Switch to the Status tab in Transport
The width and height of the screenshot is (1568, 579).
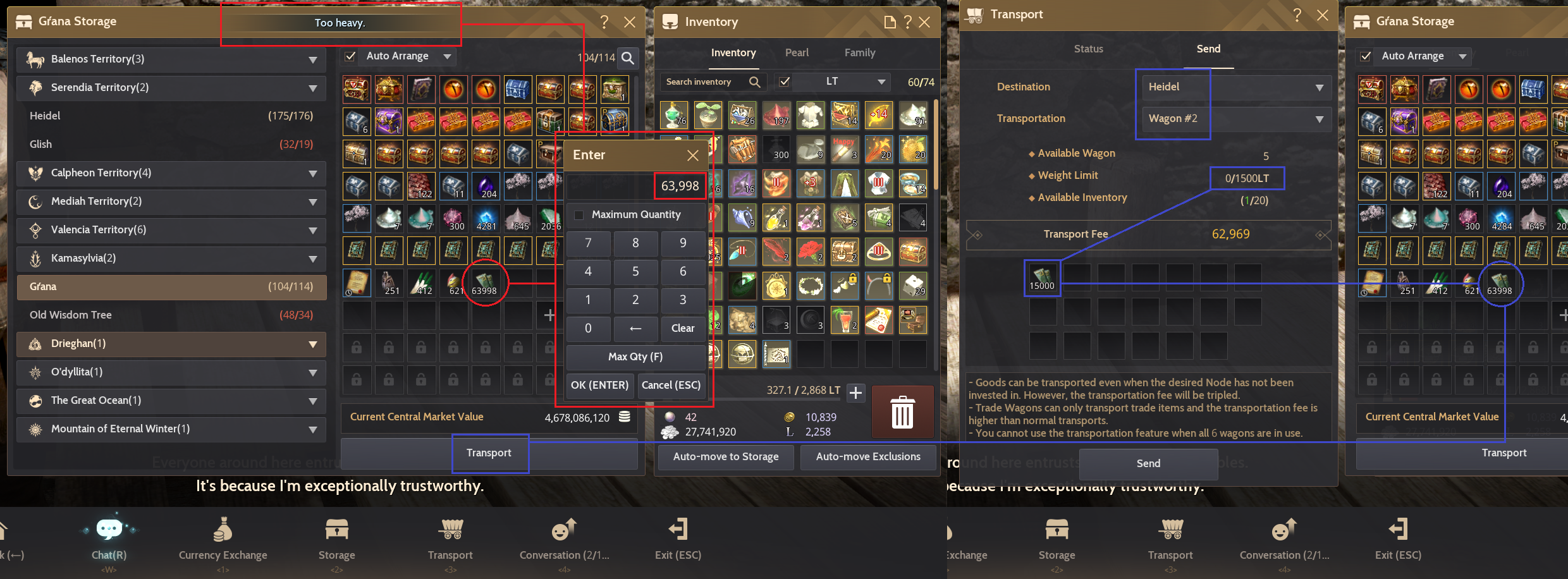pos(1088,49)
